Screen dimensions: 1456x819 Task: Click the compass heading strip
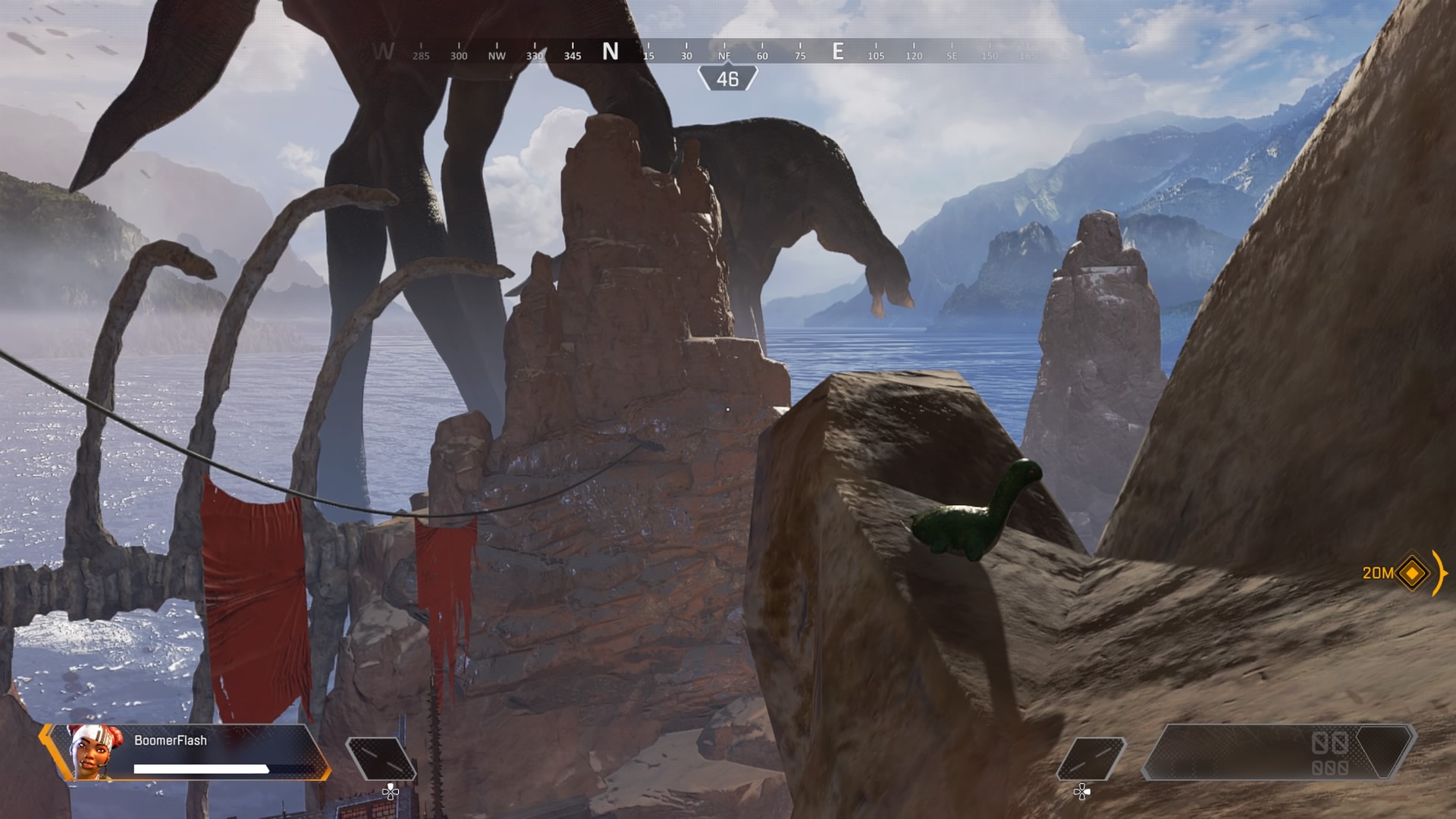pos(705,52)
